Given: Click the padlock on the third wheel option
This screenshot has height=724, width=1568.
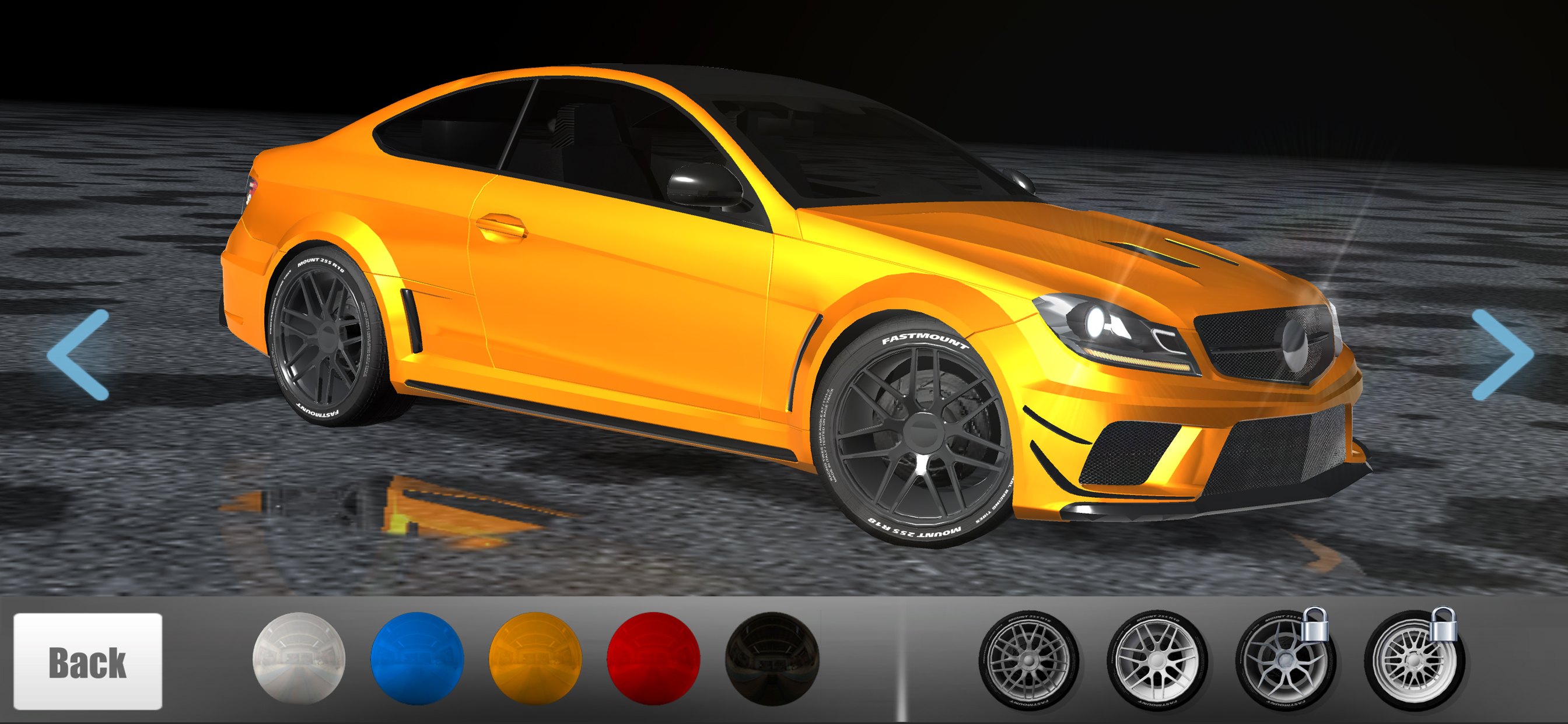Looking at the screenshot, I should [1315, 625].
